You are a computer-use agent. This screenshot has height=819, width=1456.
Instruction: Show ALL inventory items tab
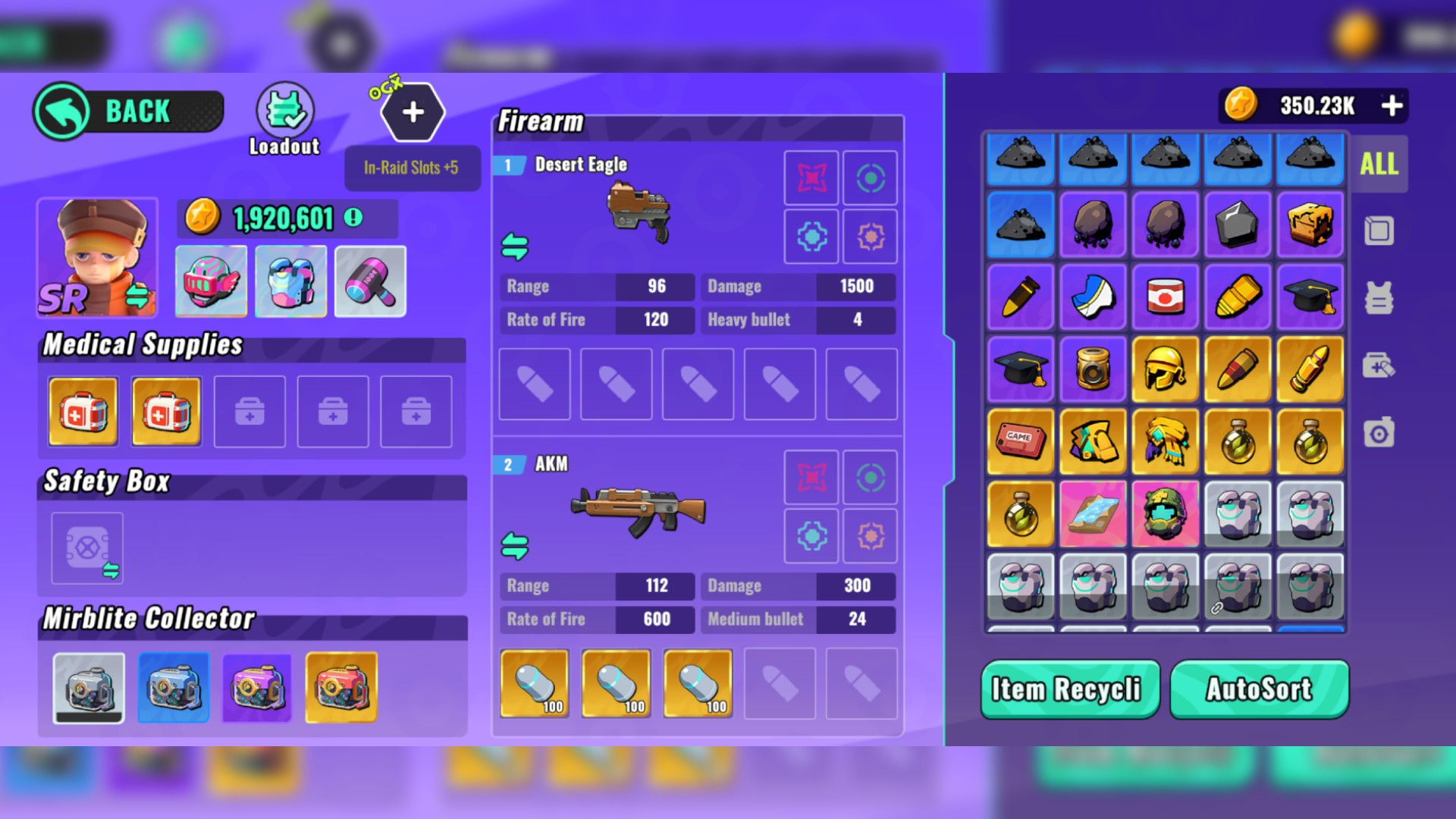[x=1379, y=164]
